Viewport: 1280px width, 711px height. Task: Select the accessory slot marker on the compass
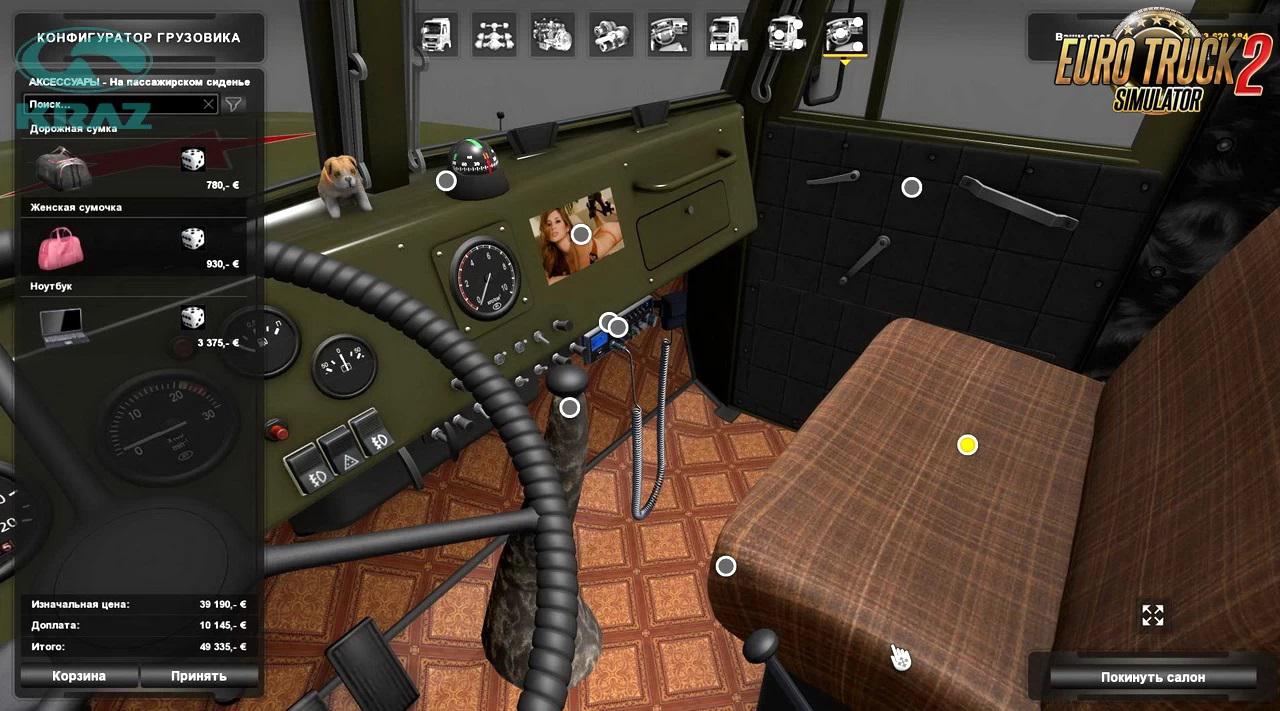(446, 181)
